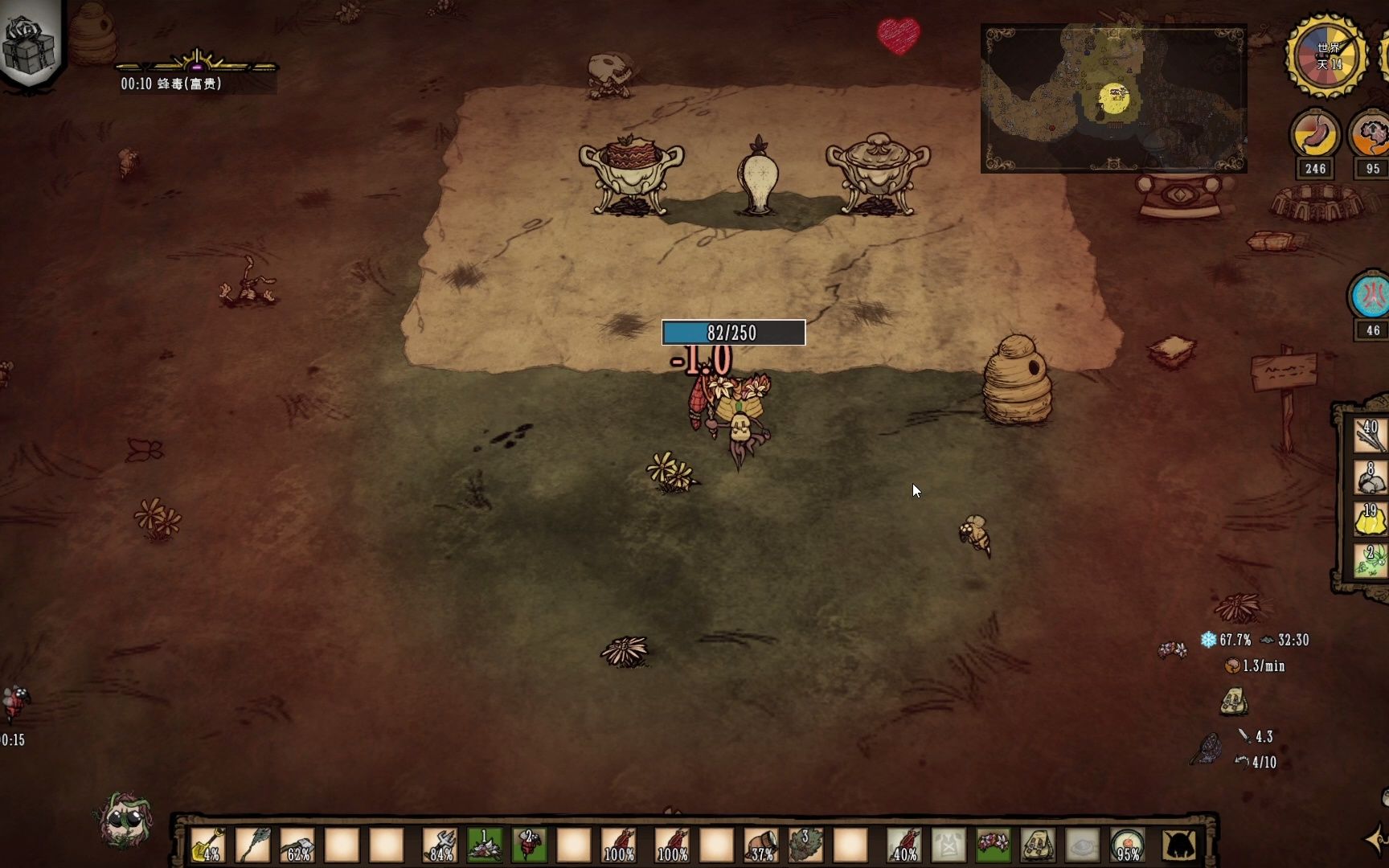The width and height of the screenshot is (1389, 868).
Task: Select the green slot with one item
Action: [485, 845]
